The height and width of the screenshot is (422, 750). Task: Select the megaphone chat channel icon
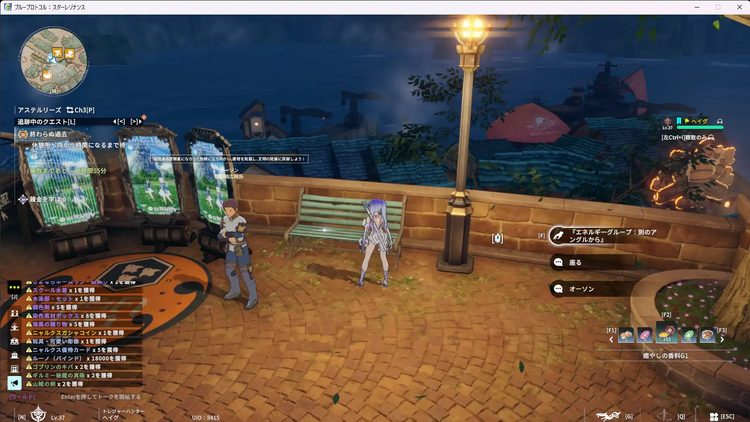click(15, 382)
